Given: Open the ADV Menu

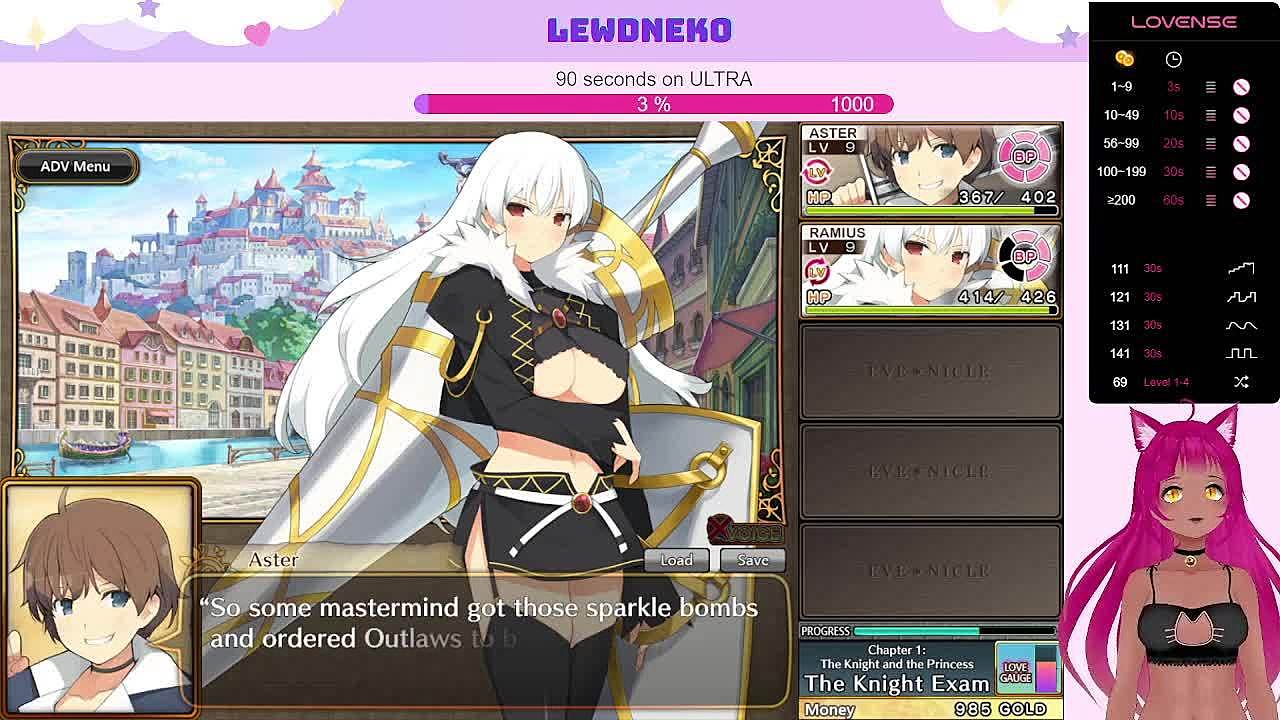Looking at the screenshot, I should (75, 167).
